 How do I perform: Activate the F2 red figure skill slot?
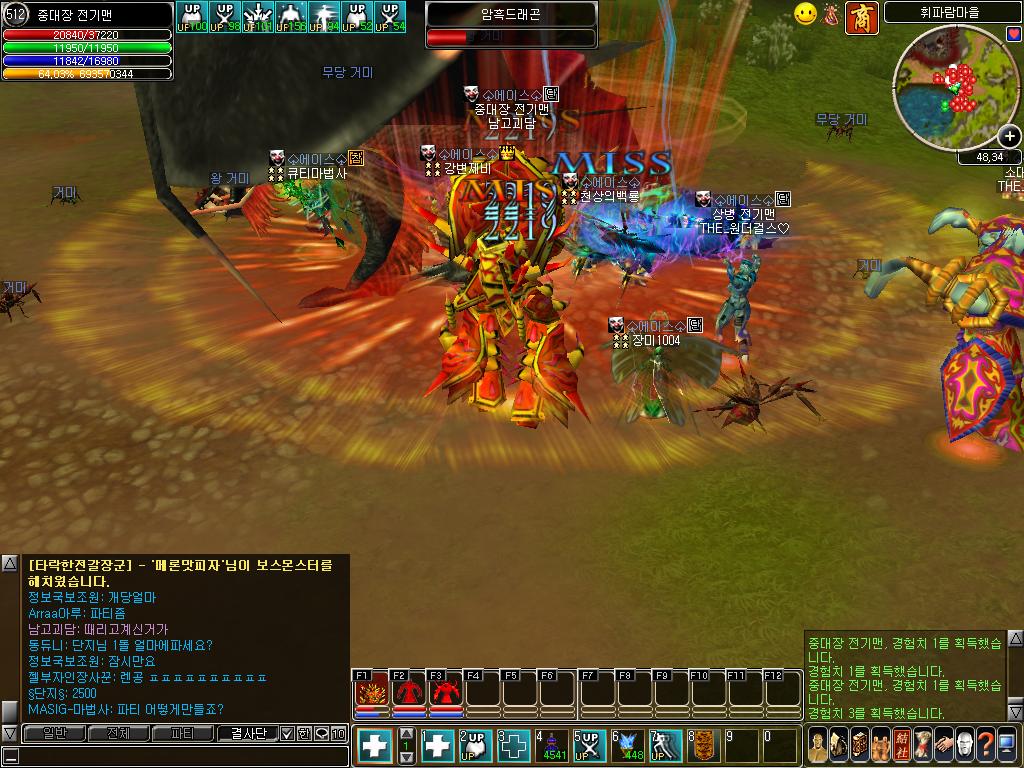408,692
